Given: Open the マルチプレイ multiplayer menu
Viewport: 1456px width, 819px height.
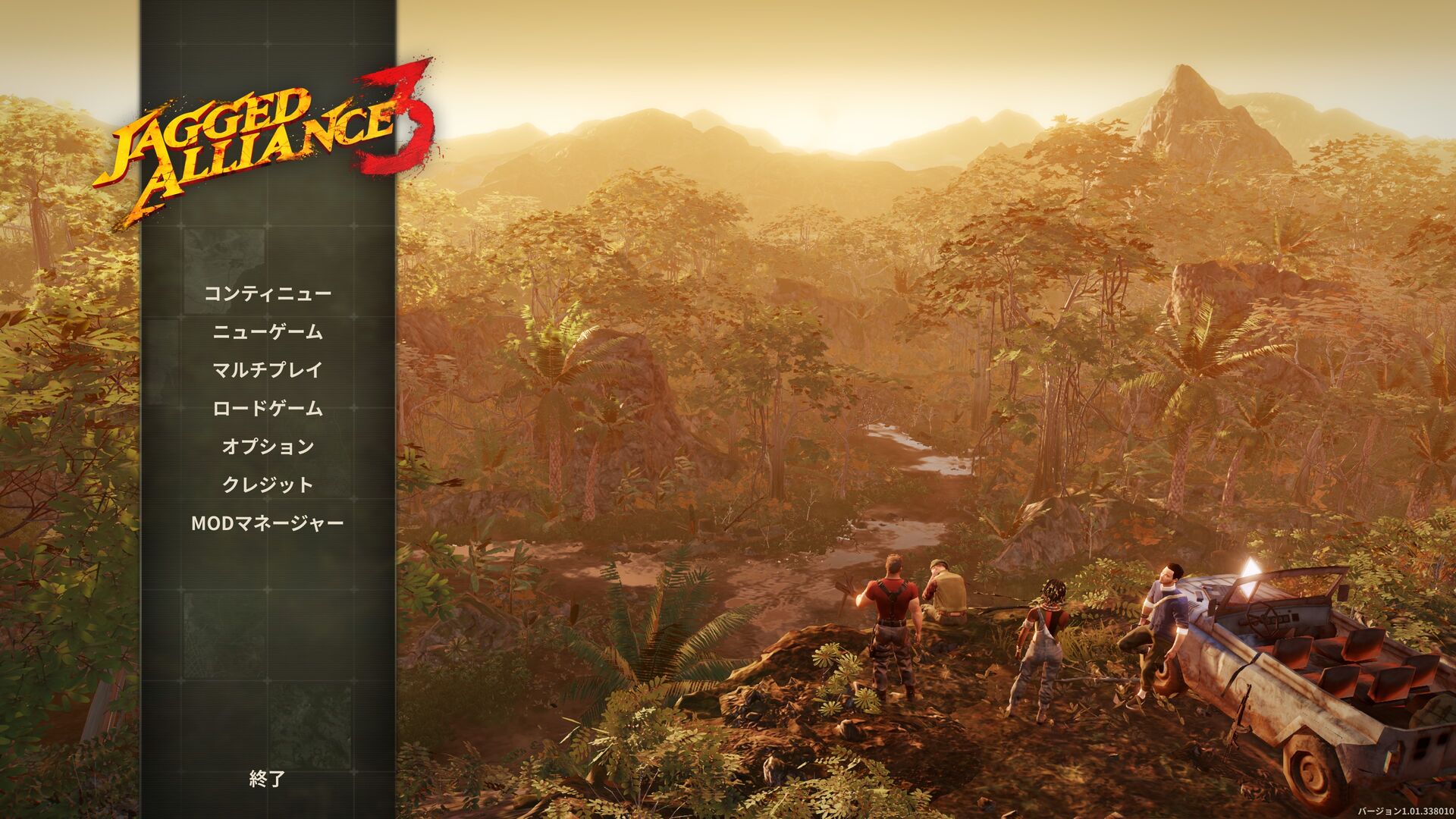Looking at the screenshot, I should 268,370.
